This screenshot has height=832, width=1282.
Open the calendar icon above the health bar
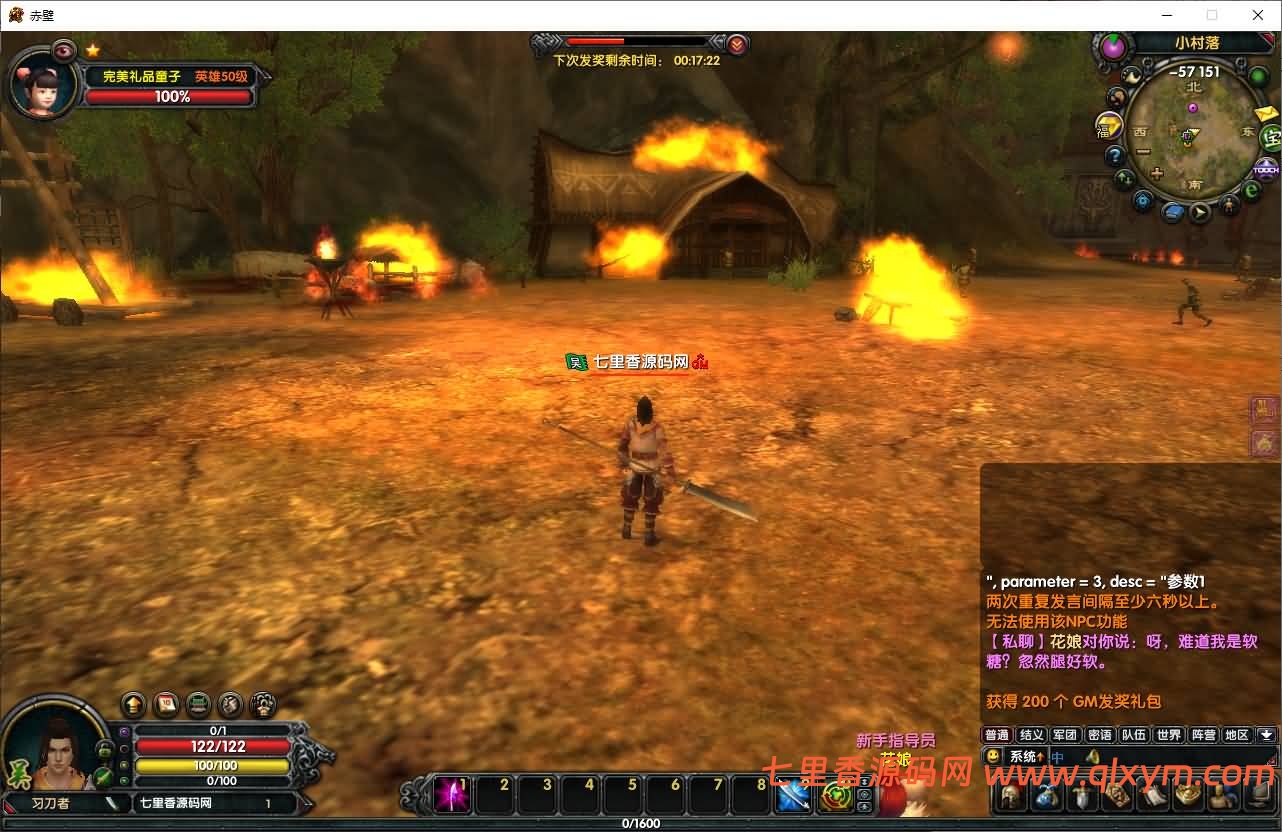pyautogui.click(x=166, y=704)
